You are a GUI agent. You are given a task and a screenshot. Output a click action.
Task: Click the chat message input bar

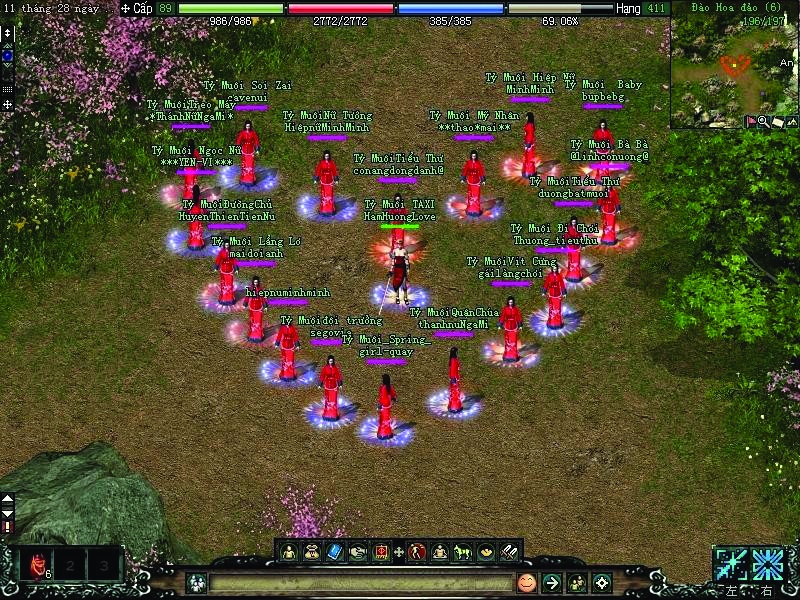point(360,583)
